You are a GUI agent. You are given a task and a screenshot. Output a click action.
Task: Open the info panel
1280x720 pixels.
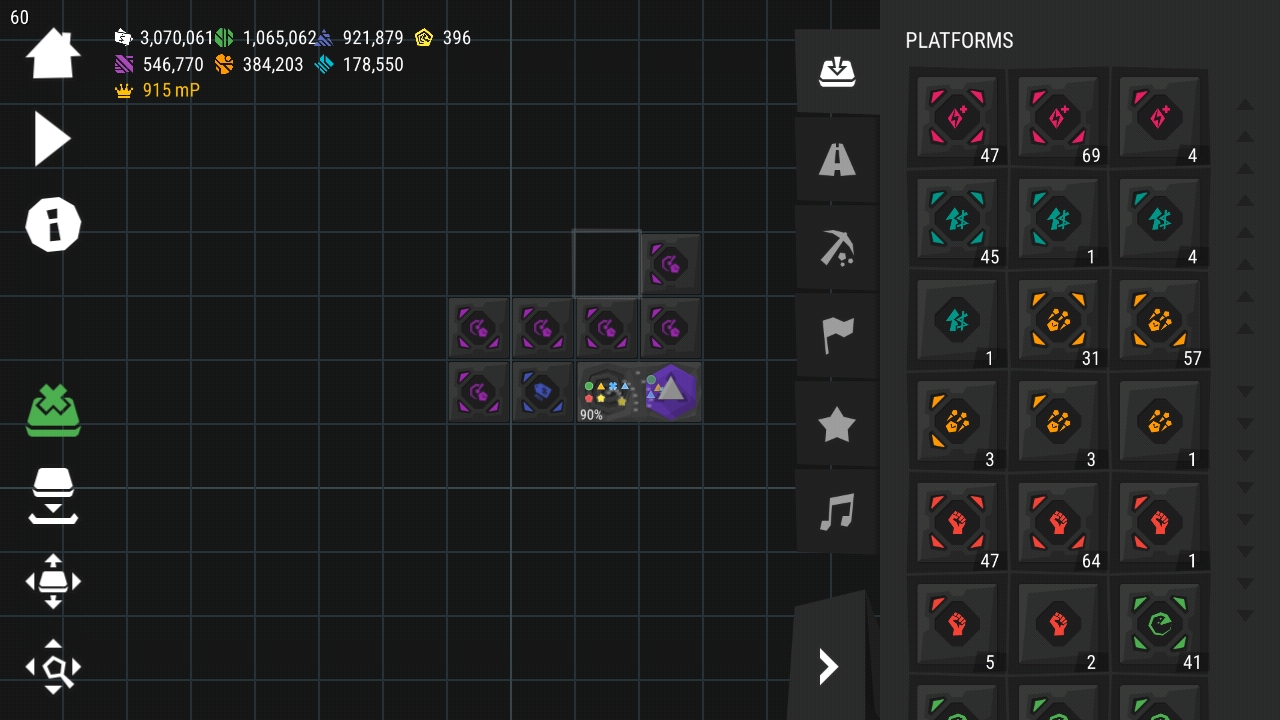52,224
